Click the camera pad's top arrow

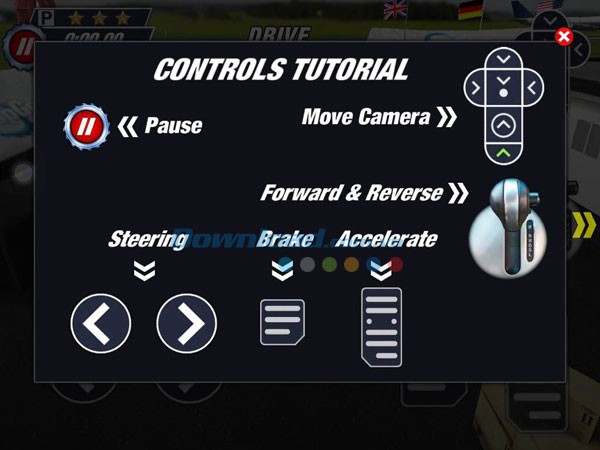tap(505, 58)
